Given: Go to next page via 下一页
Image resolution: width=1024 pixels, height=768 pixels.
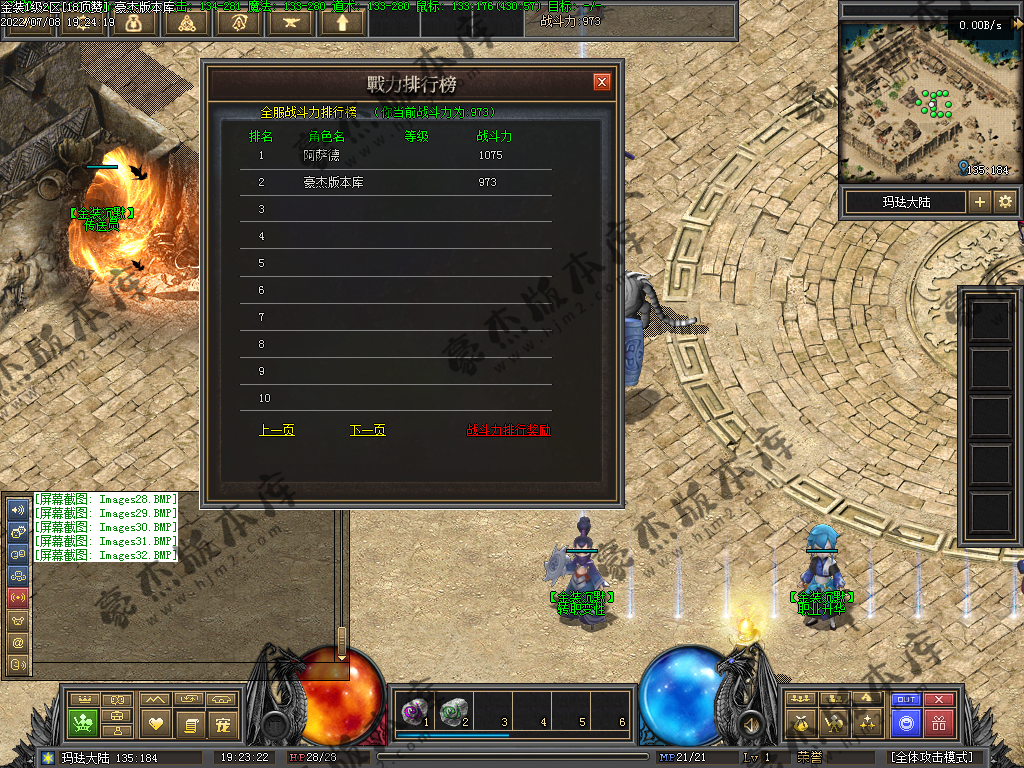Looking at the screenshot, I should point(367,430).
